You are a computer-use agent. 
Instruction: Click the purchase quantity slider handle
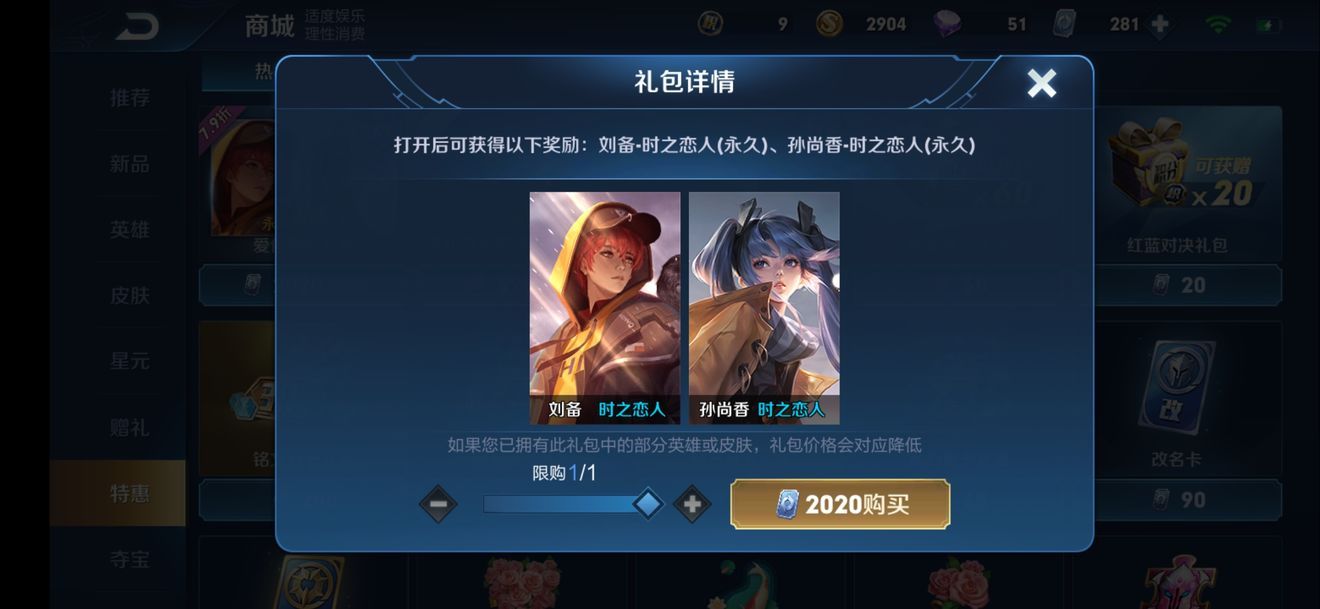pos(648,504)
